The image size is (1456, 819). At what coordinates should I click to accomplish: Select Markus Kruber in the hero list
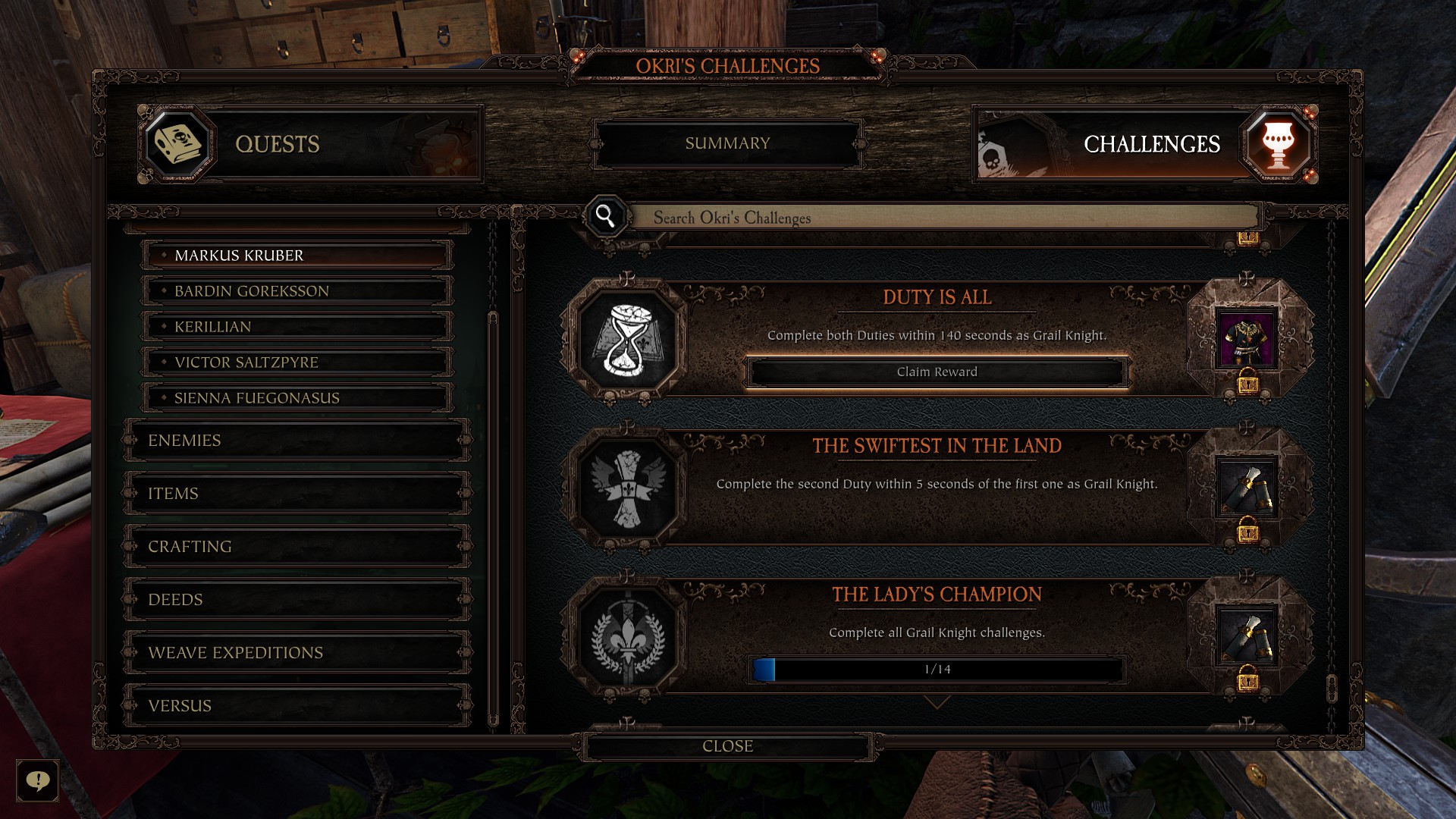pos(297,256)
